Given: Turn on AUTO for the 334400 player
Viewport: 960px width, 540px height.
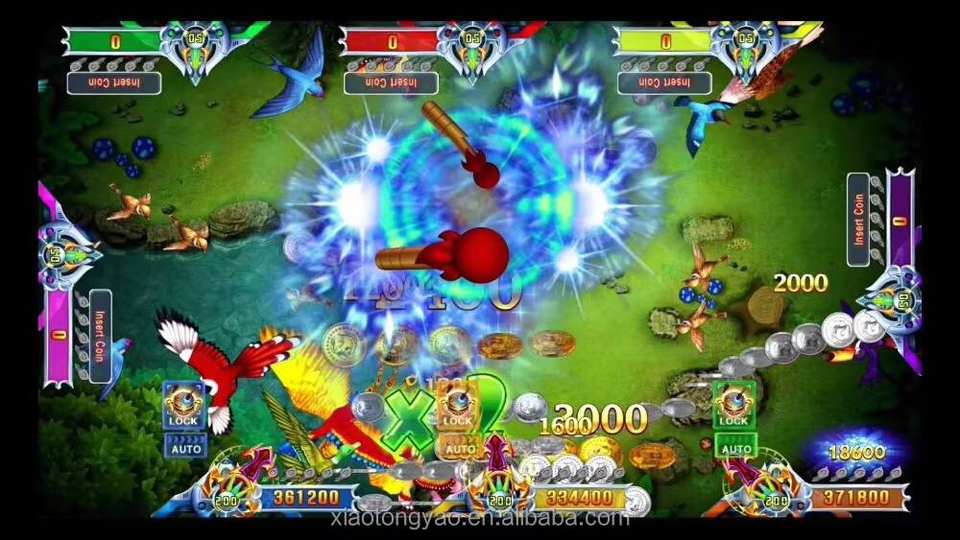Looking at the screenshot, I should tap(459, 449).
